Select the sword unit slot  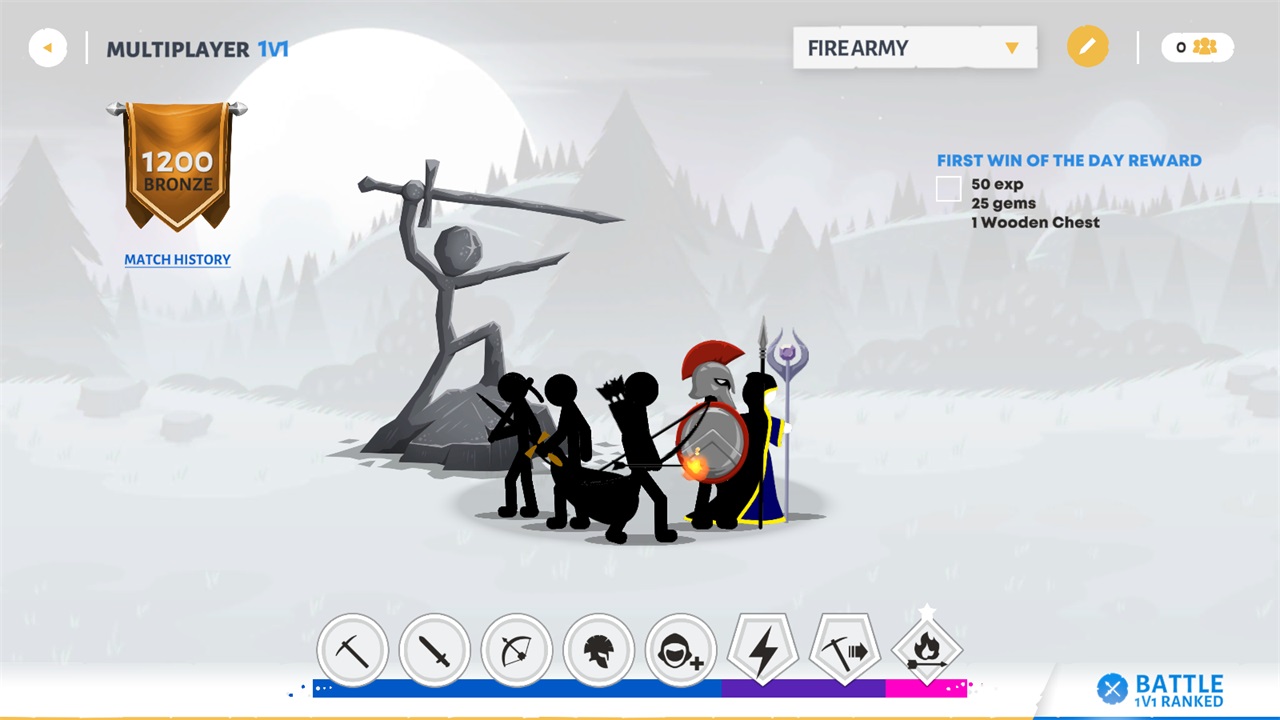click(x=434, y=651)
